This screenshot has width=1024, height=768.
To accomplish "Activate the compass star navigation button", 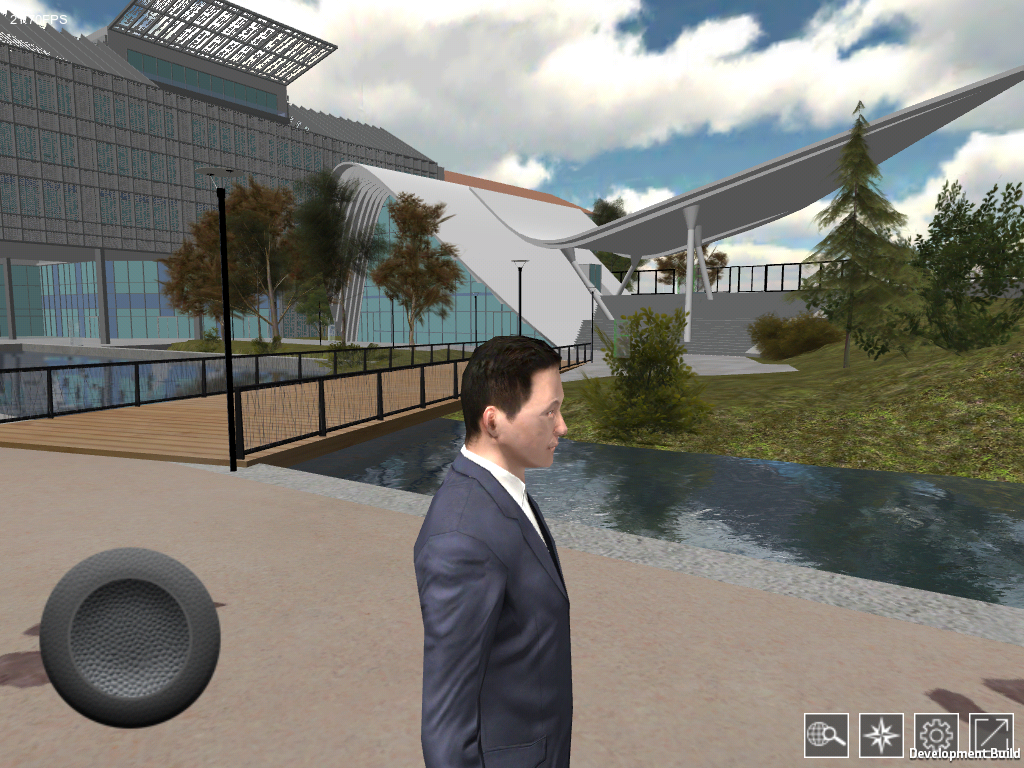I will pos(881,735).
